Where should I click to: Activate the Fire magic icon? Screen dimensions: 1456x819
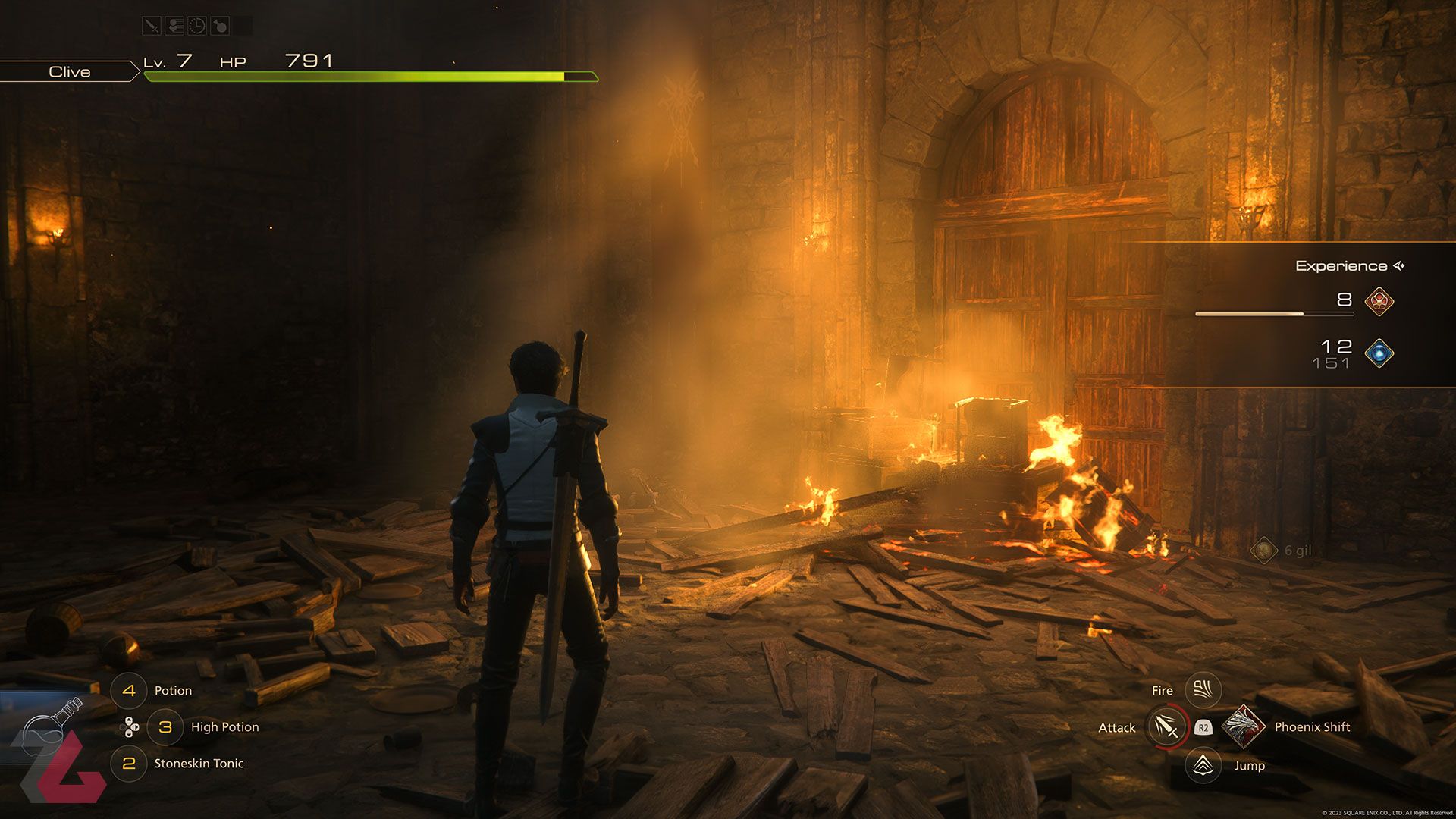coord(1203,690)
